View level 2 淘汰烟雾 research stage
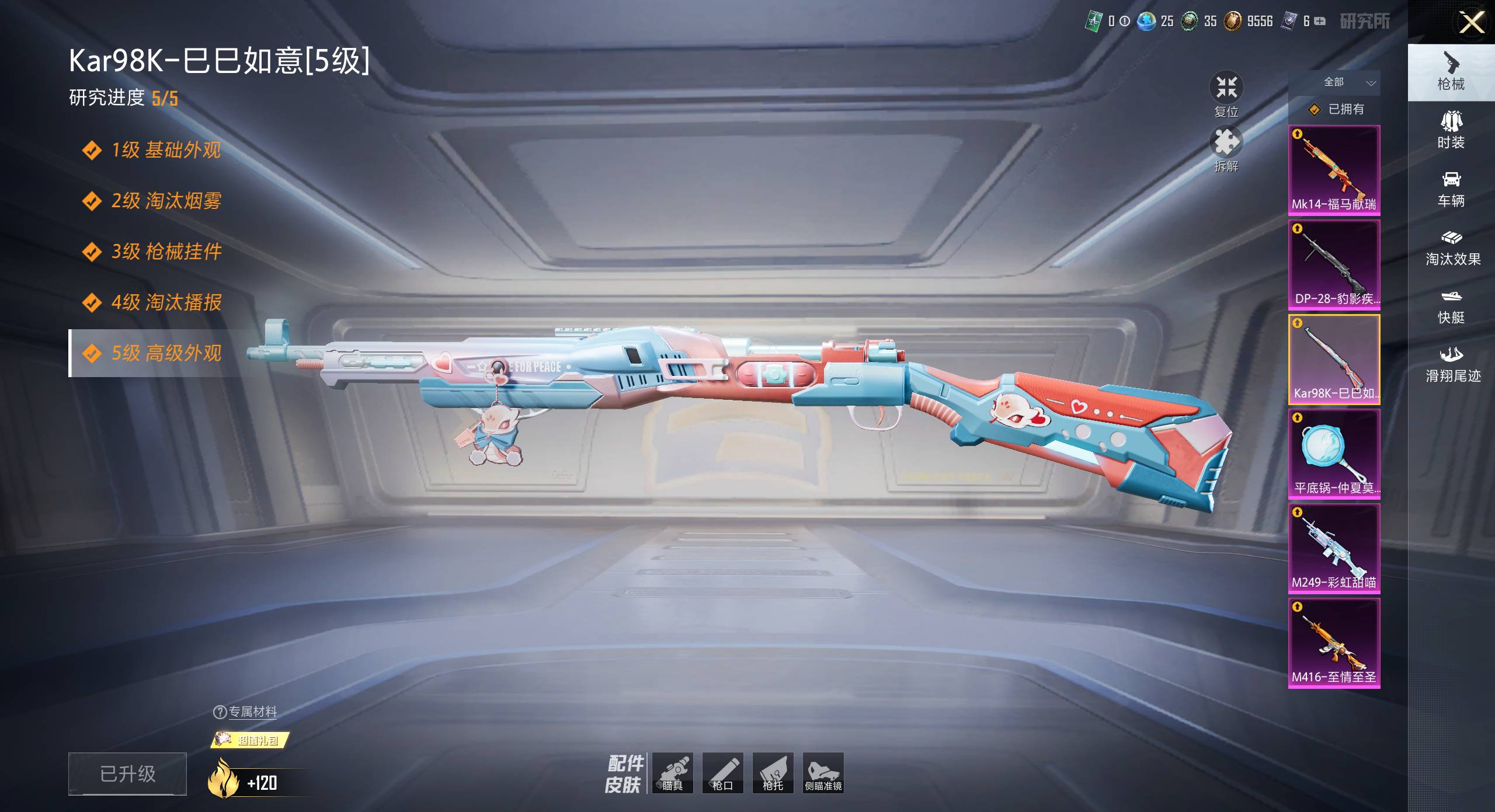This screenshot has height=812, width=1495. [166, 201]
